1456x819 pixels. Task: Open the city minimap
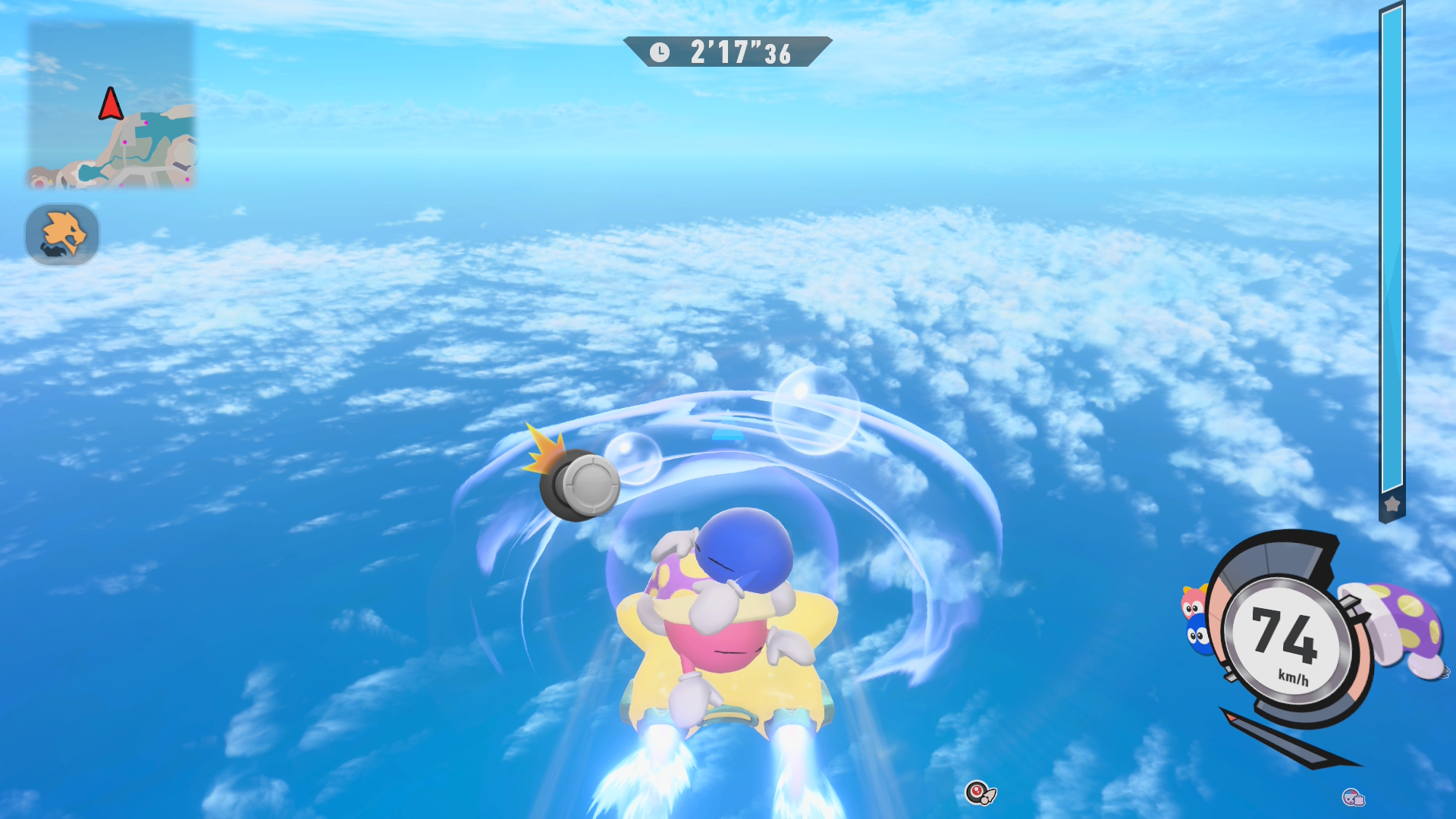111,105
